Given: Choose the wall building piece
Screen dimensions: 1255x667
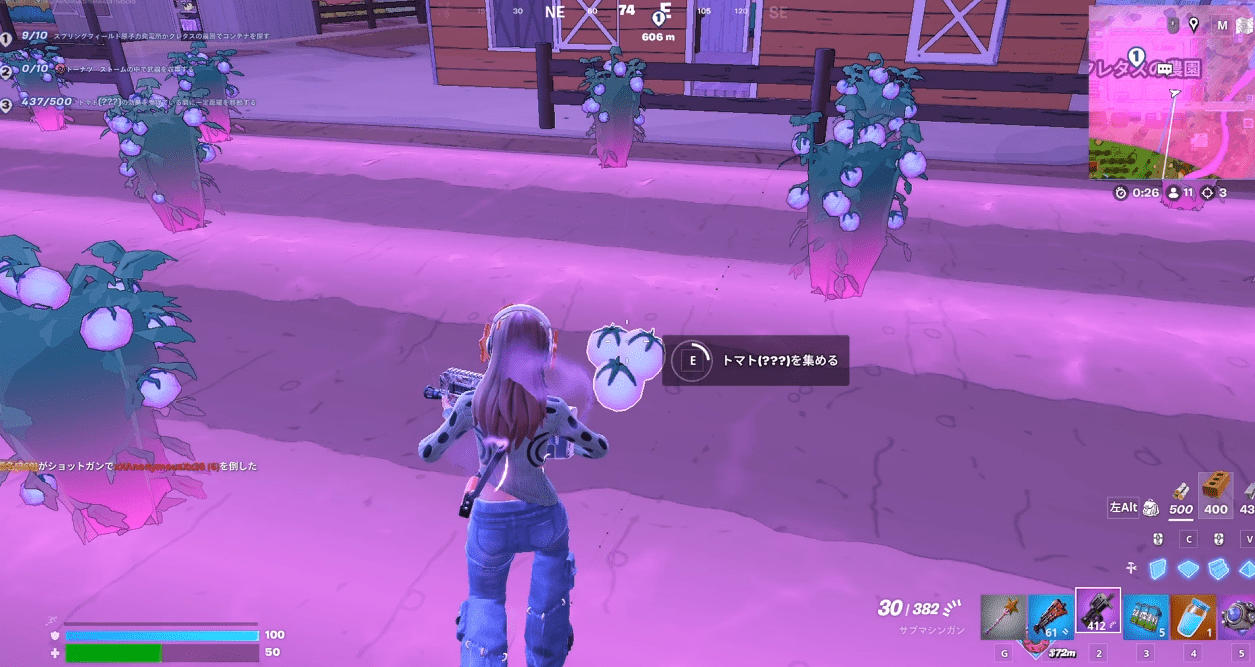Looking at the screenshot, I should pos(1158,568).
